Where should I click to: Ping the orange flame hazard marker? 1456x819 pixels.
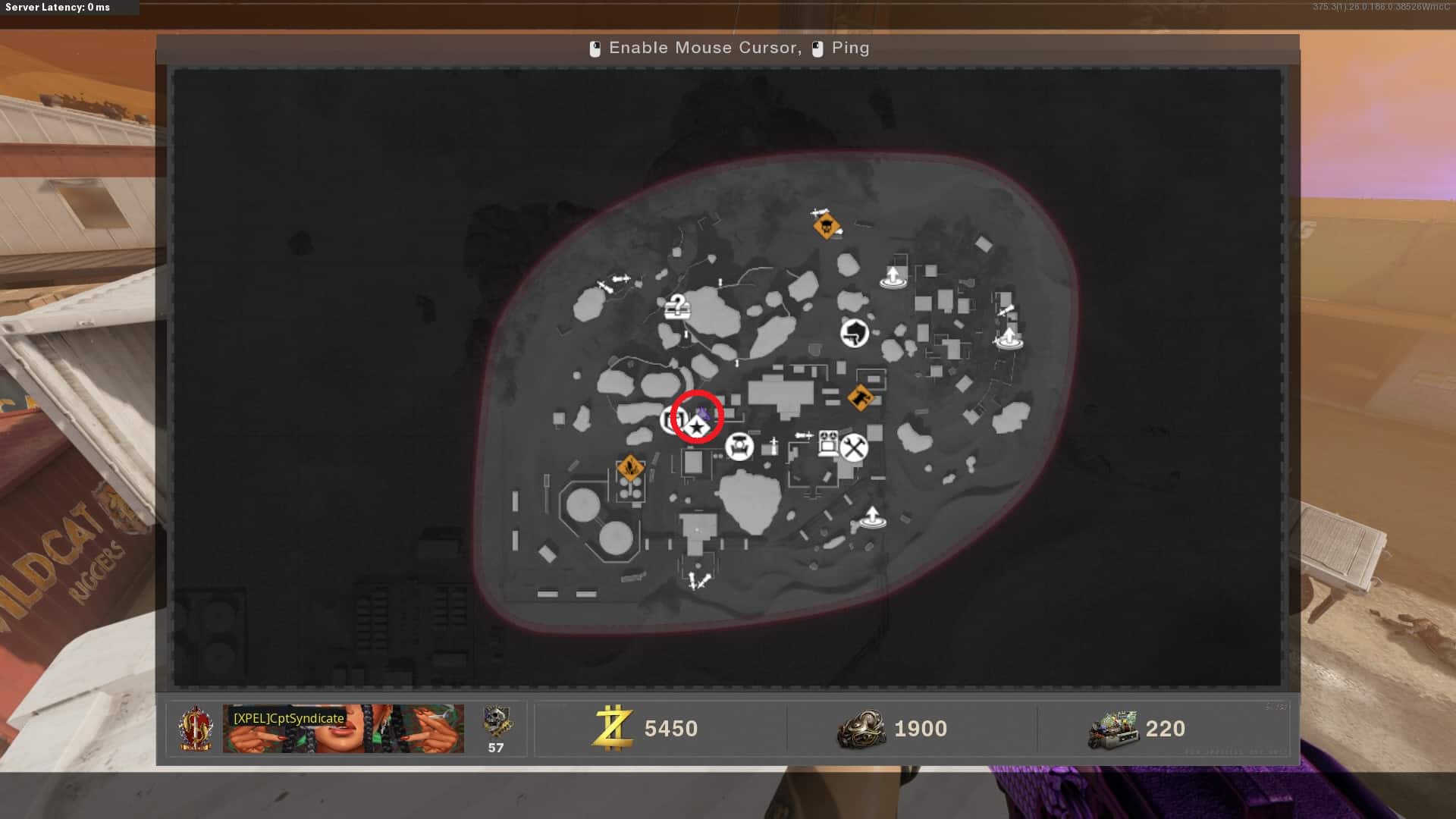click(x=629, y=468)
